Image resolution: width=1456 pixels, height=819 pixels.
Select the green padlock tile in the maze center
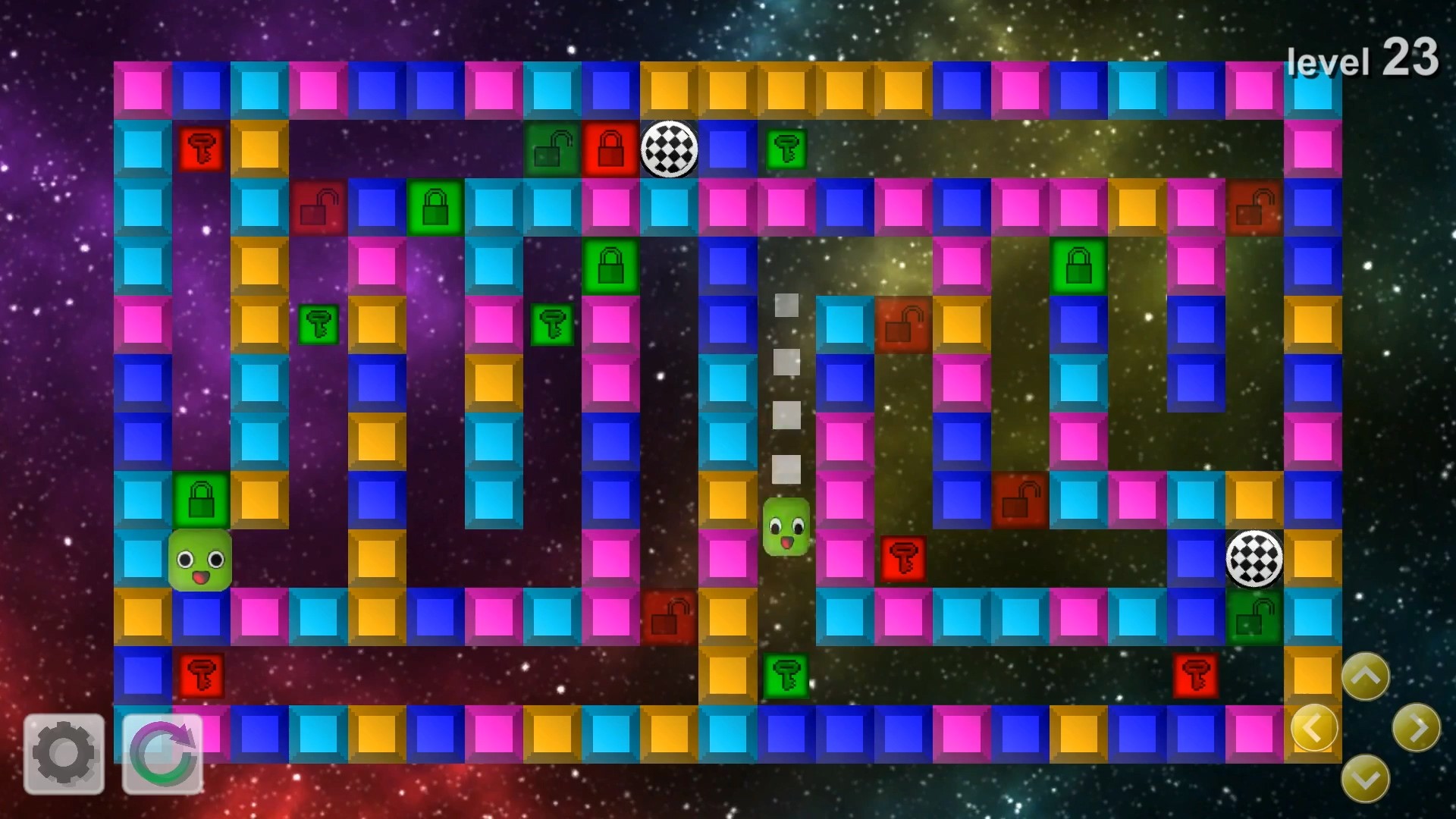pyautogui.click(x=610, y=266)
